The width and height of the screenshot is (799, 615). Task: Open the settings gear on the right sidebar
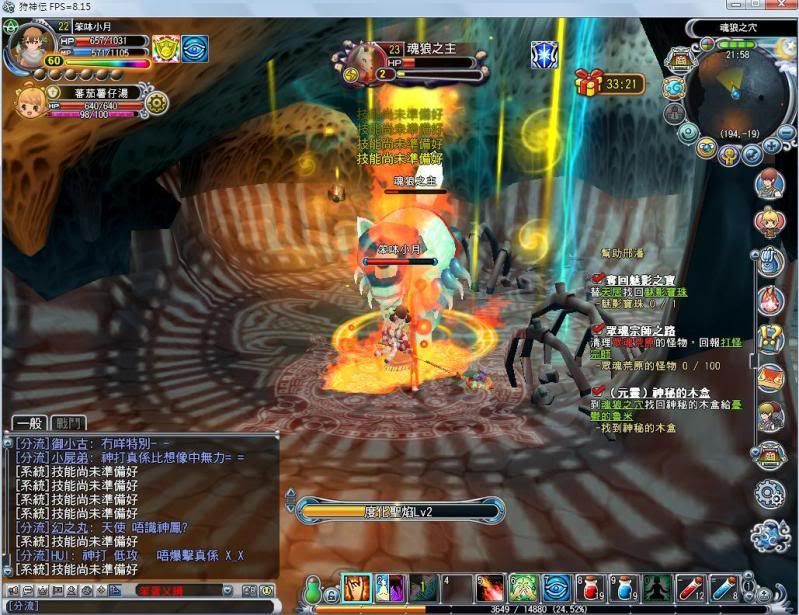(x=769, y=494)
